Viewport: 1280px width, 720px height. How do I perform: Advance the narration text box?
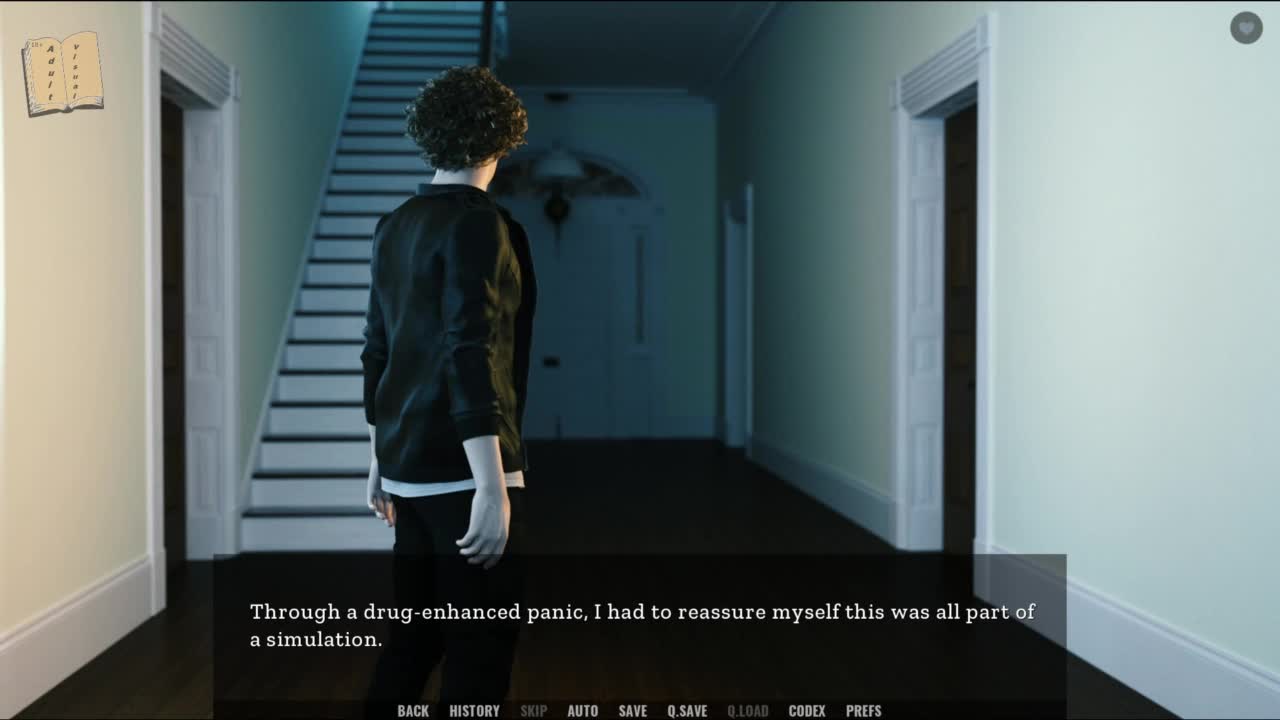point(640,626)
